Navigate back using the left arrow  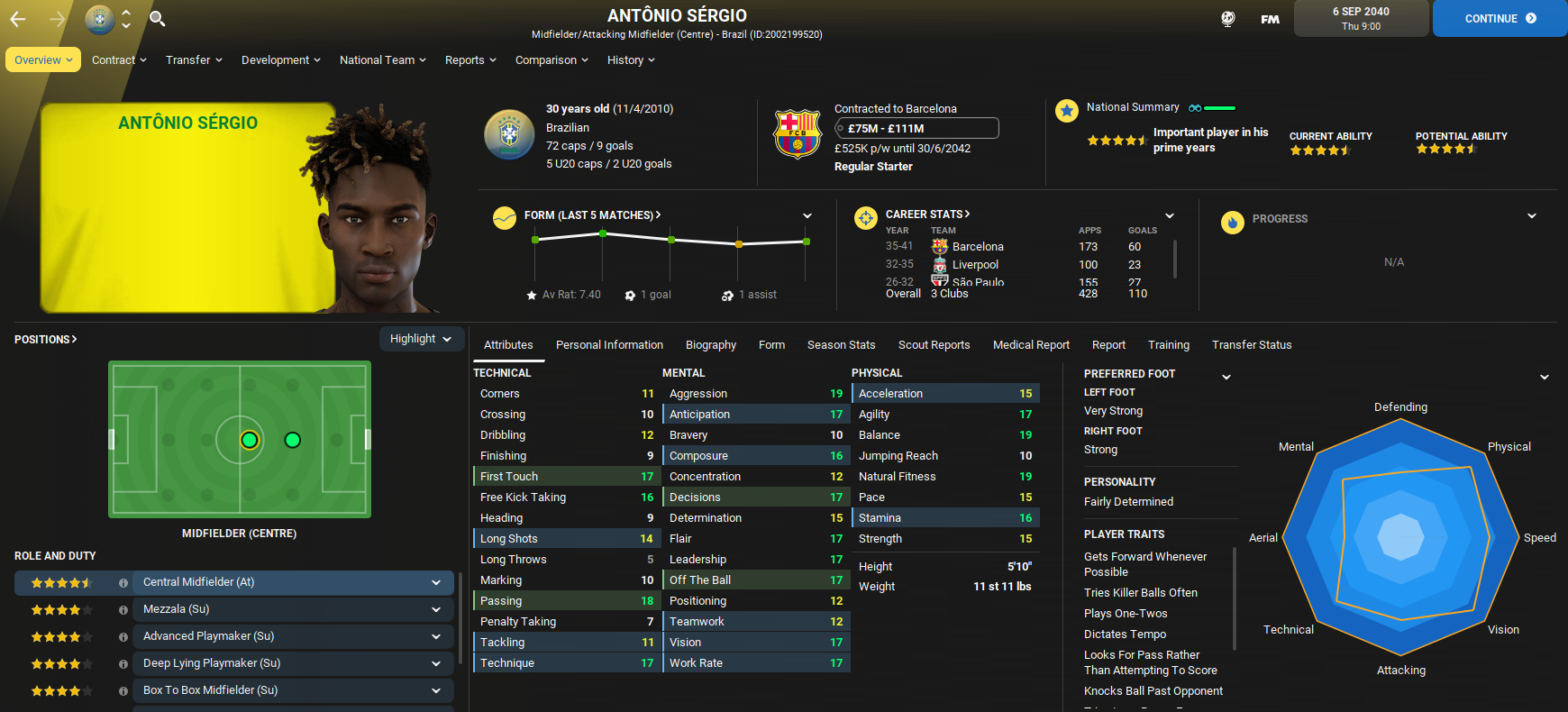tap(16, 18)
